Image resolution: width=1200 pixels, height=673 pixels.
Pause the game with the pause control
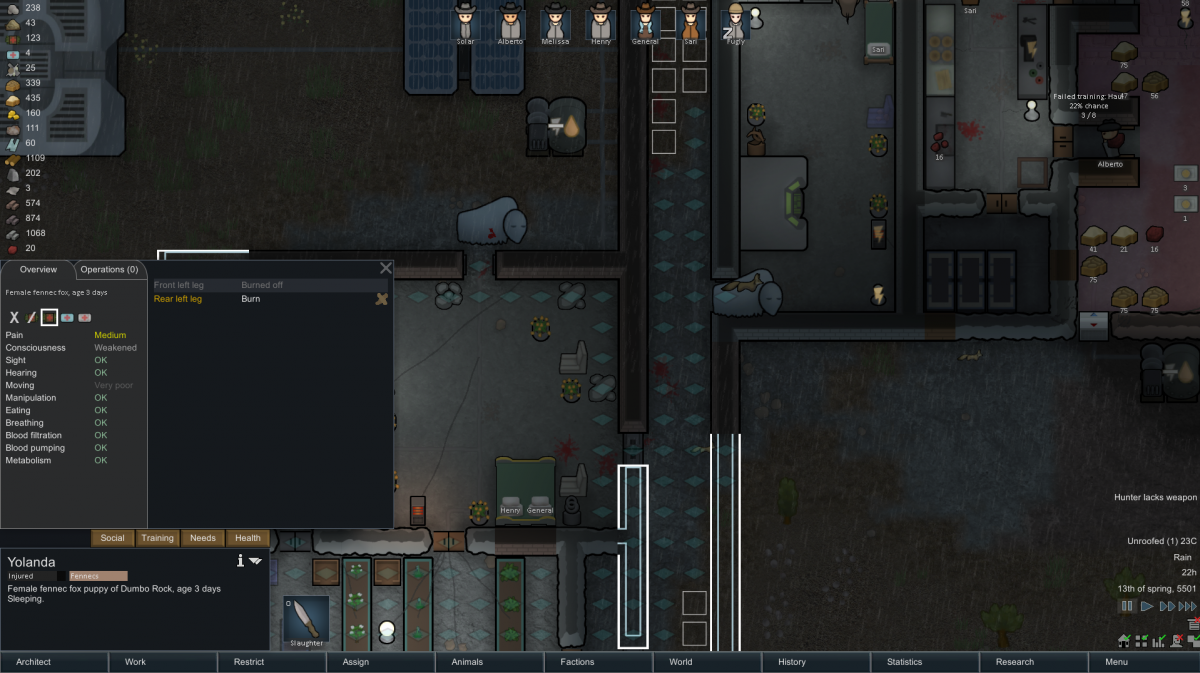tap(1127, 606)
